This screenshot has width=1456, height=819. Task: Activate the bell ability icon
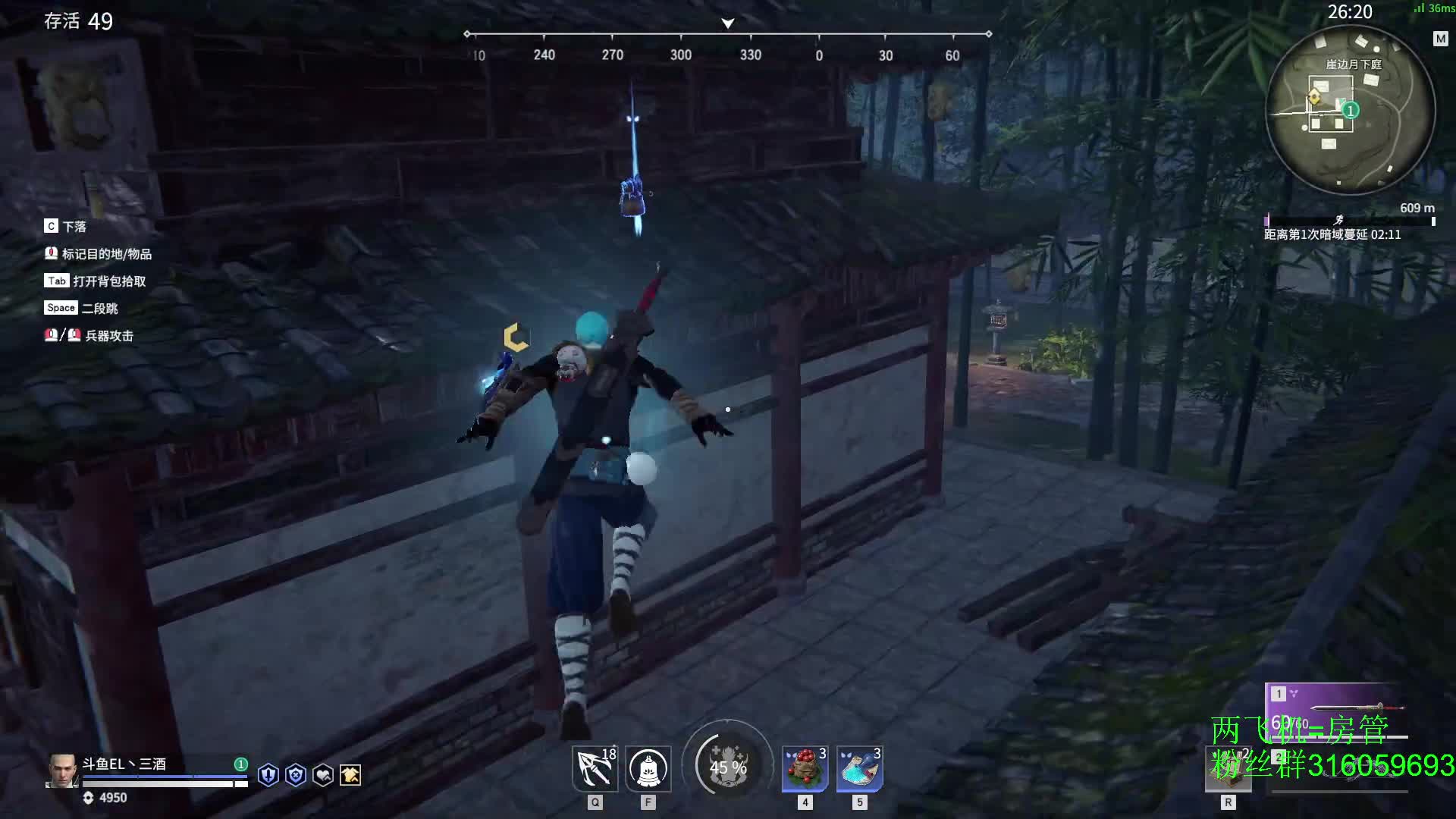648,768
